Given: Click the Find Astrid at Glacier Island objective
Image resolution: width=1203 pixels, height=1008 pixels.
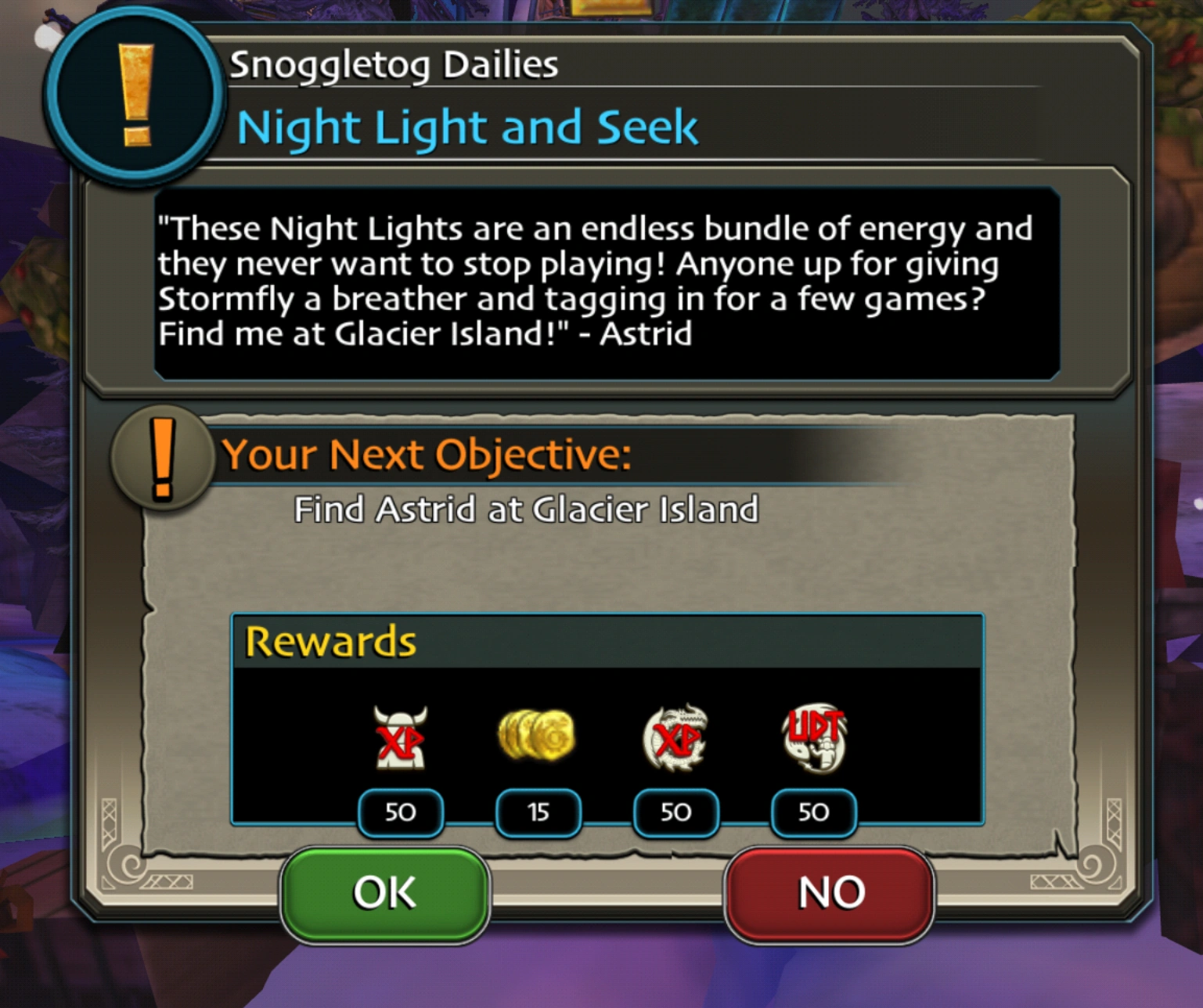Looking at the screenshot, I should [526, 509].
